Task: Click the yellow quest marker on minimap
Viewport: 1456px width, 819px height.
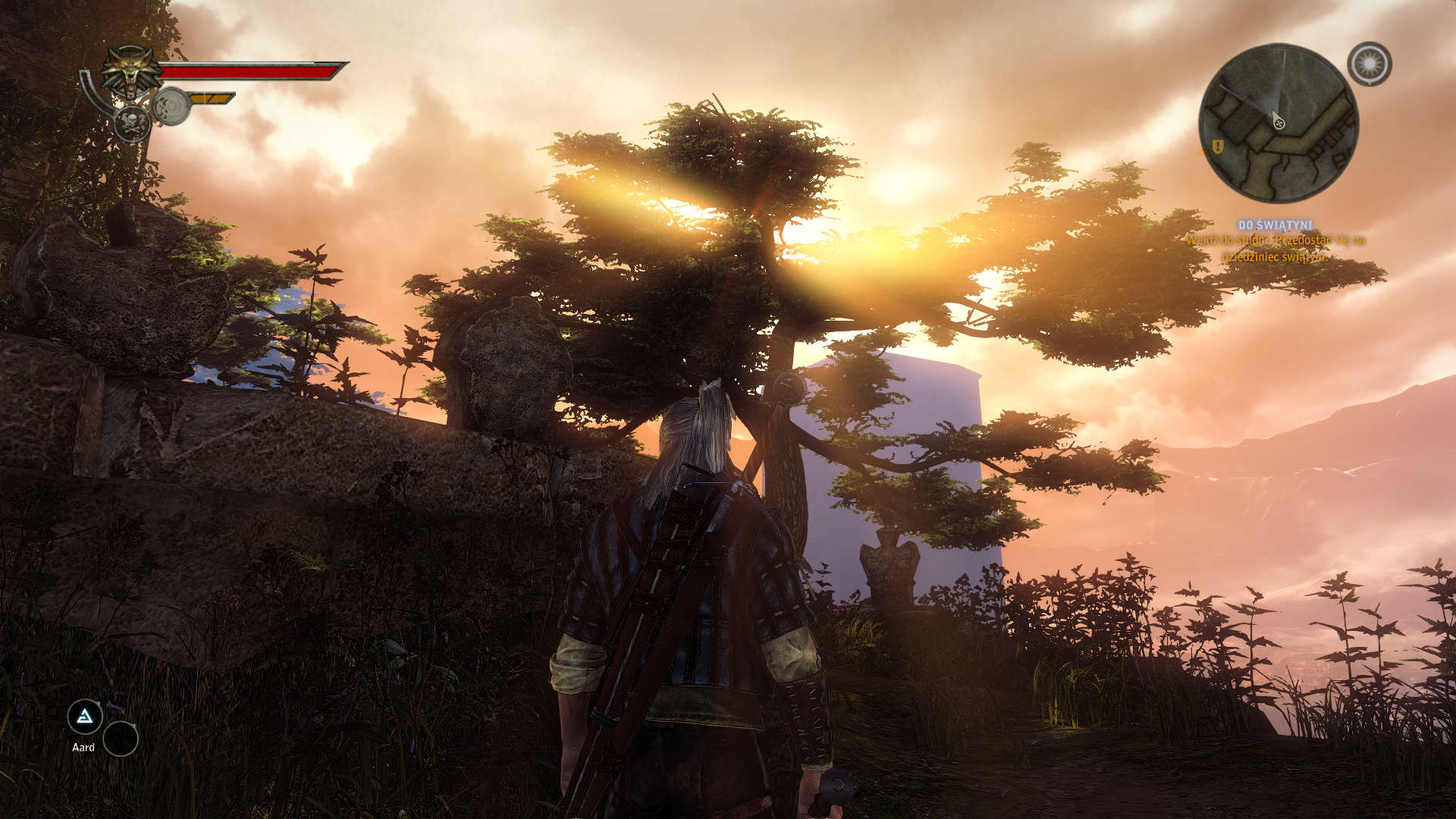Action: coord(1218,146)
